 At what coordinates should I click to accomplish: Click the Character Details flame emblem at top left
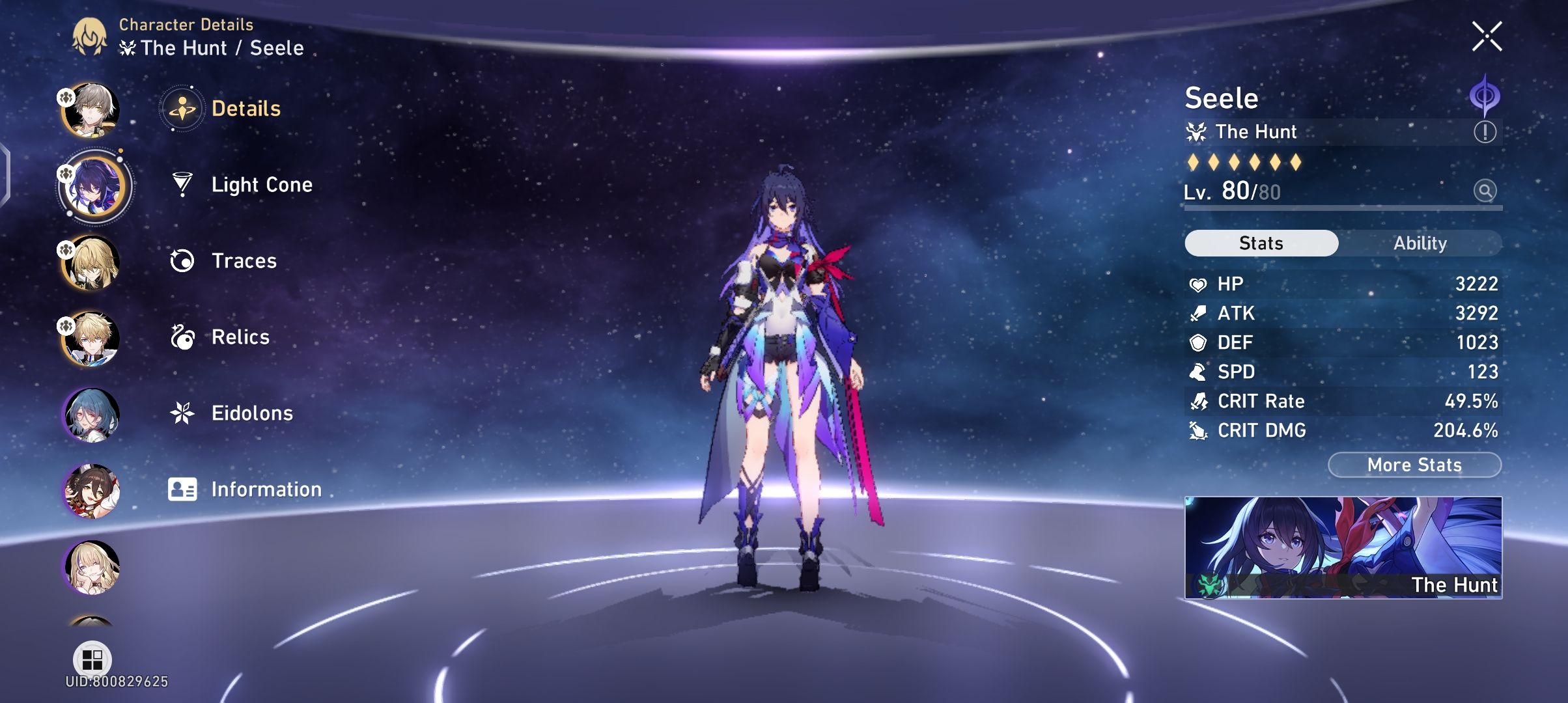(91, 36)
